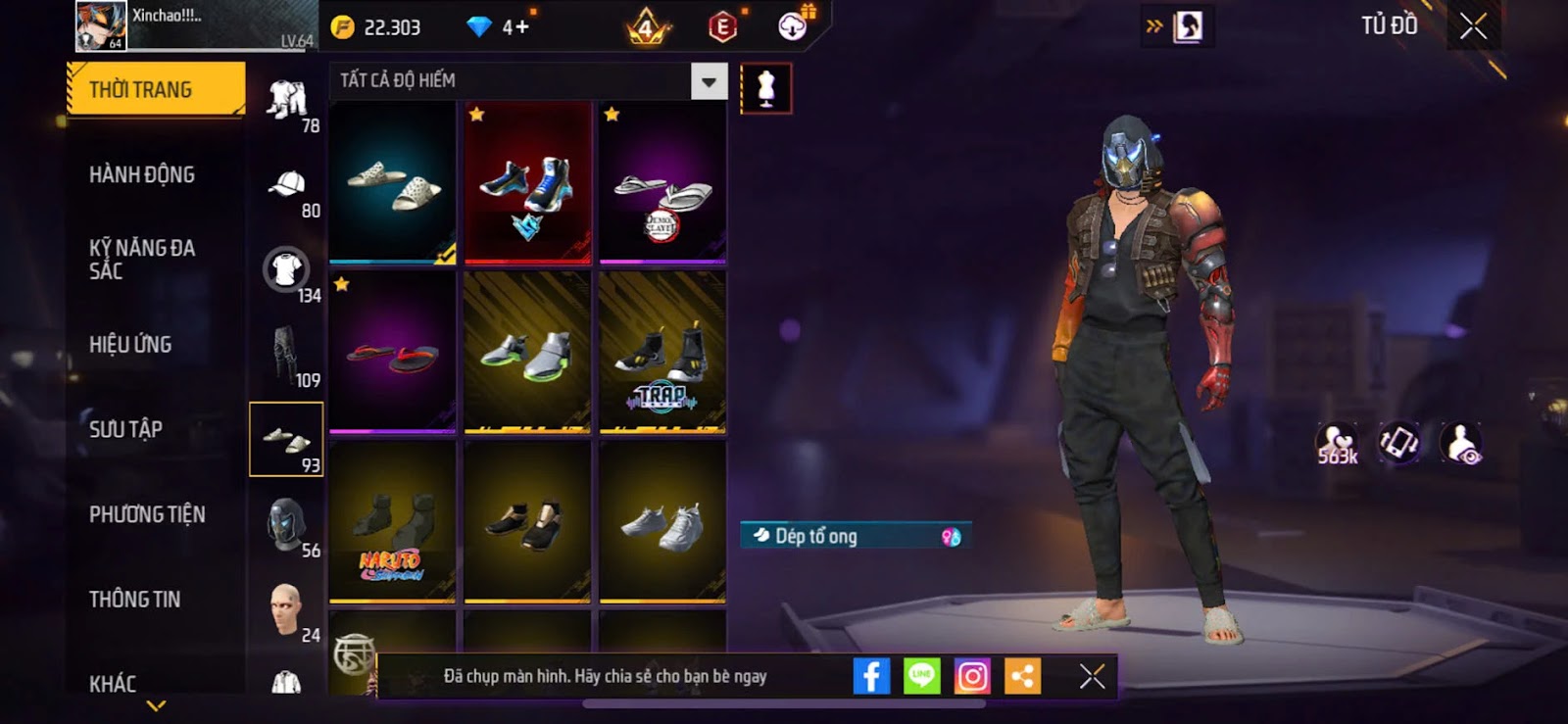Open the rarity filter dropdown arrow
1568x724 pixels.
point(709,81)
